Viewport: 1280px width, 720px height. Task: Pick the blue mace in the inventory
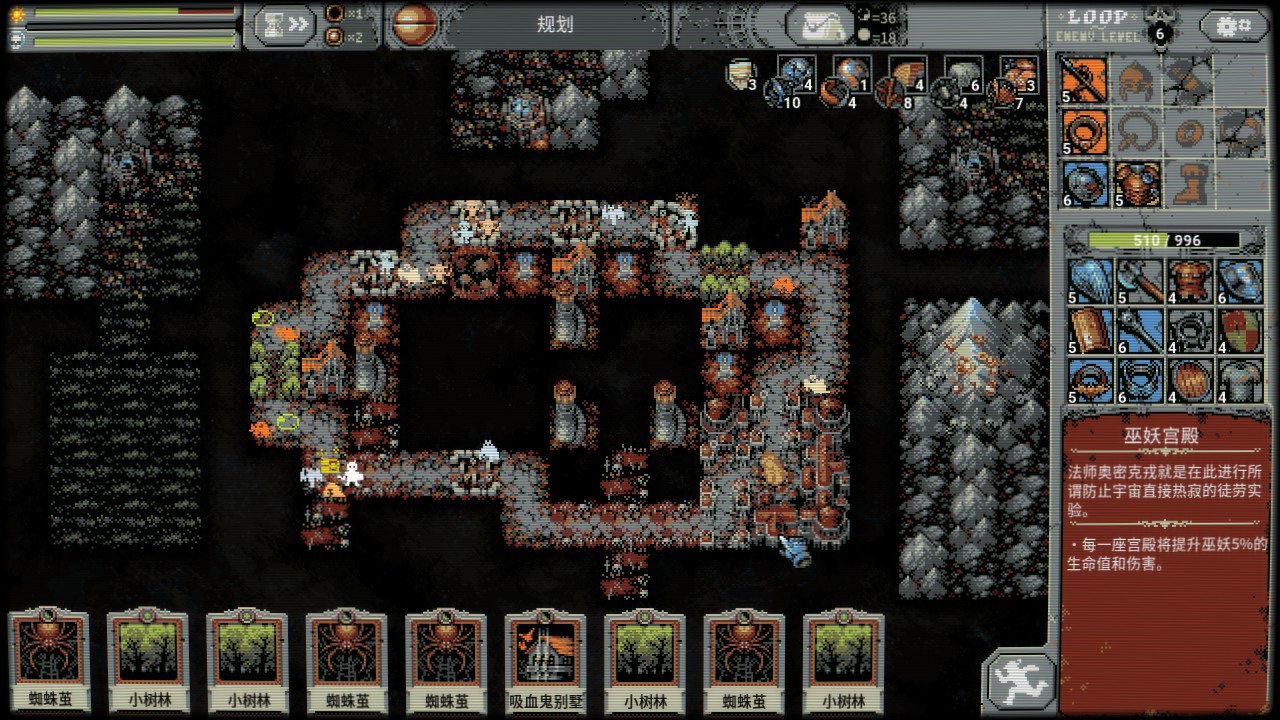[1139, 331]
